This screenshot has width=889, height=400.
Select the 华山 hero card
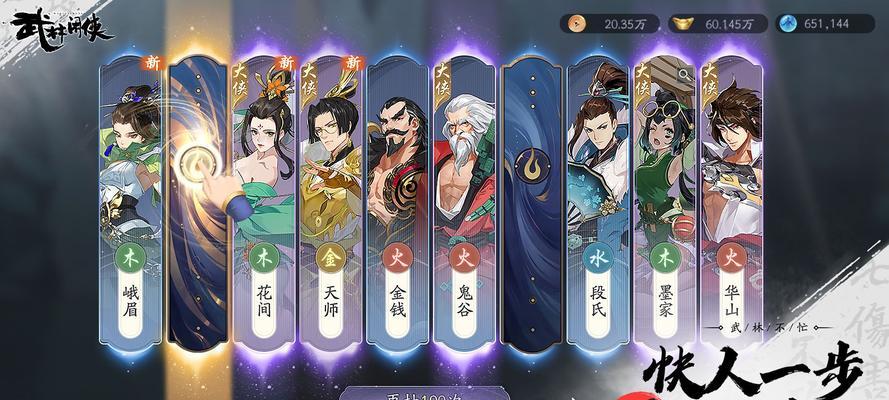732,200
